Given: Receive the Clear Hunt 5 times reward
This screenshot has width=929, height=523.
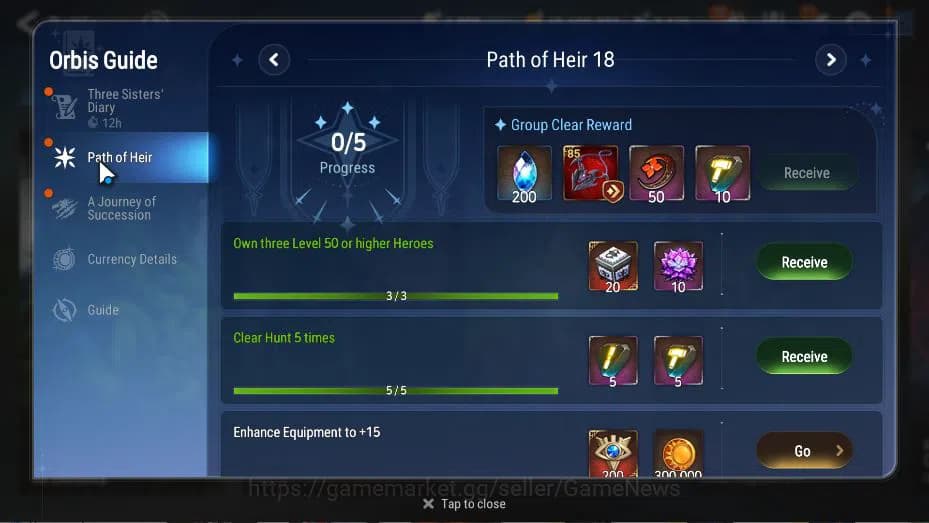Looking at the screenshot, I should (x=804, y=356).
